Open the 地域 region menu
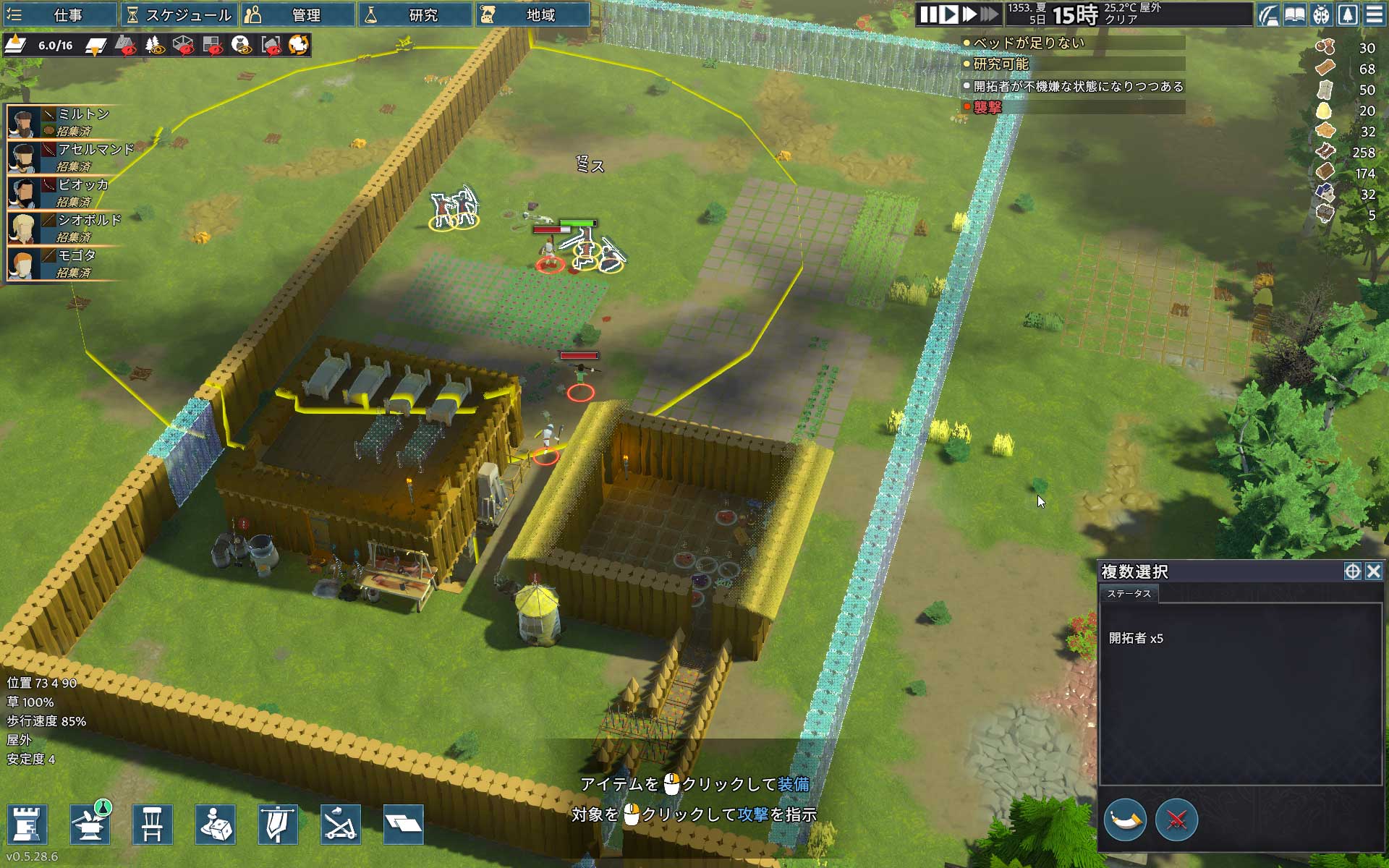This screenshot has width=1389, height=868. [x=532, y=14]
